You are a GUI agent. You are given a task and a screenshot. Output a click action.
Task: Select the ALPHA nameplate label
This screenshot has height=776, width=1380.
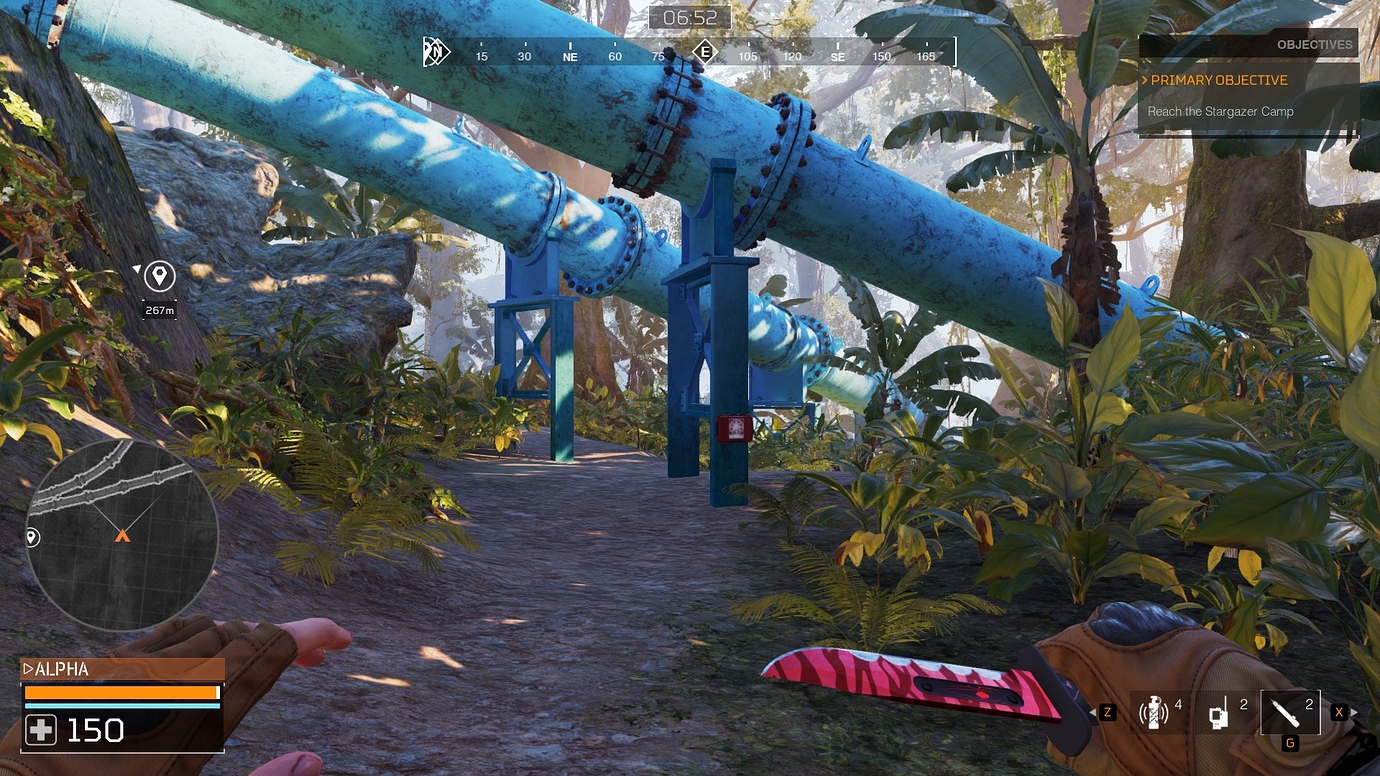point(64,669)
